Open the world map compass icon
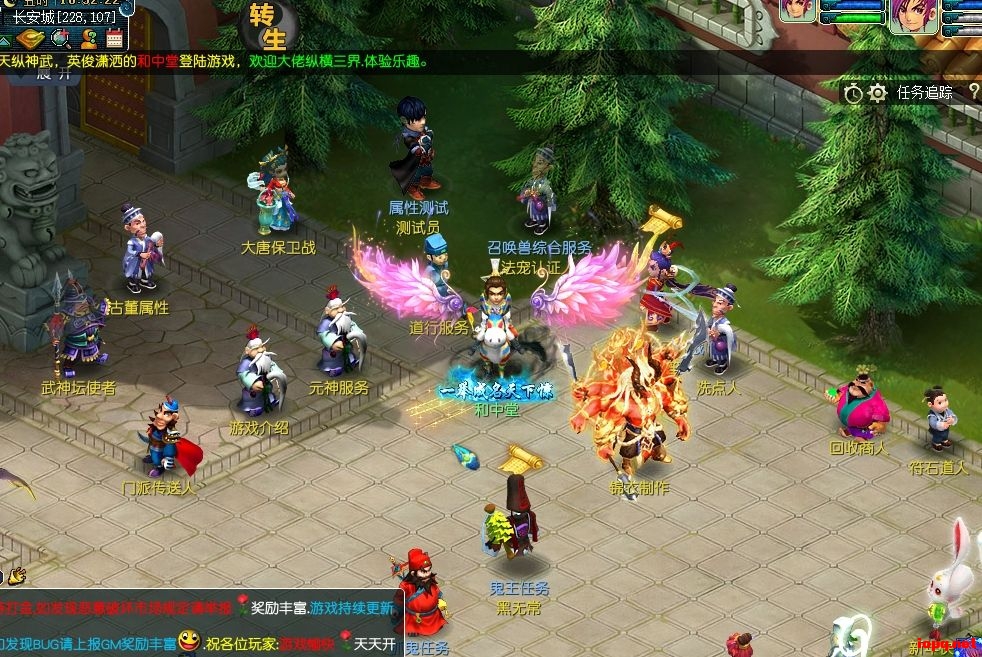This screenshot has width=982, height=657. [x=30, y=39]
